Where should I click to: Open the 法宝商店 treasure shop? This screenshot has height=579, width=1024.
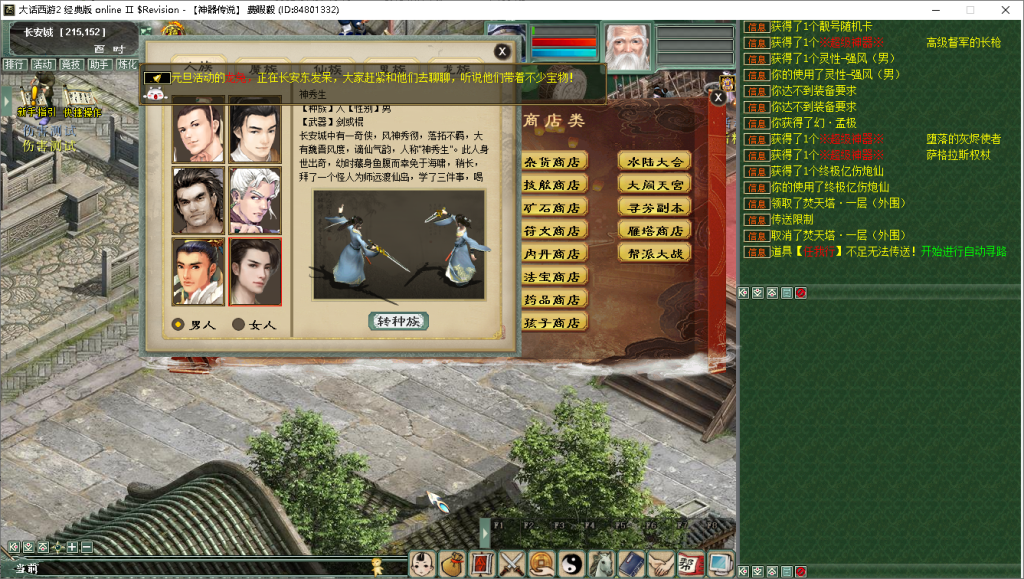pos(553,277)
